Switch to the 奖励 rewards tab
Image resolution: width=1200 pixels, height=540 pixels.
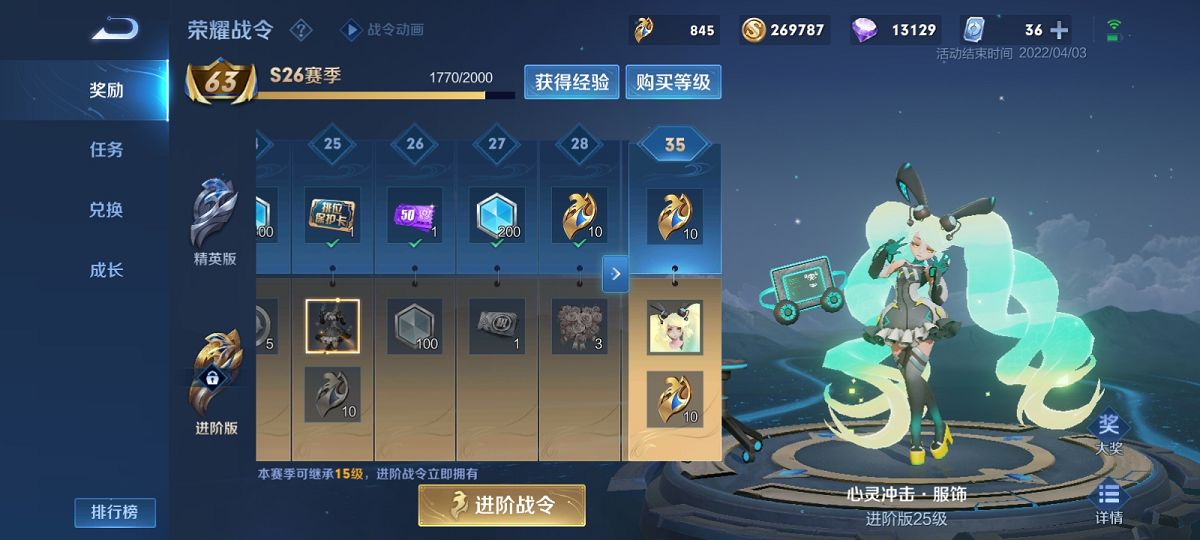[x=107, y=90]
